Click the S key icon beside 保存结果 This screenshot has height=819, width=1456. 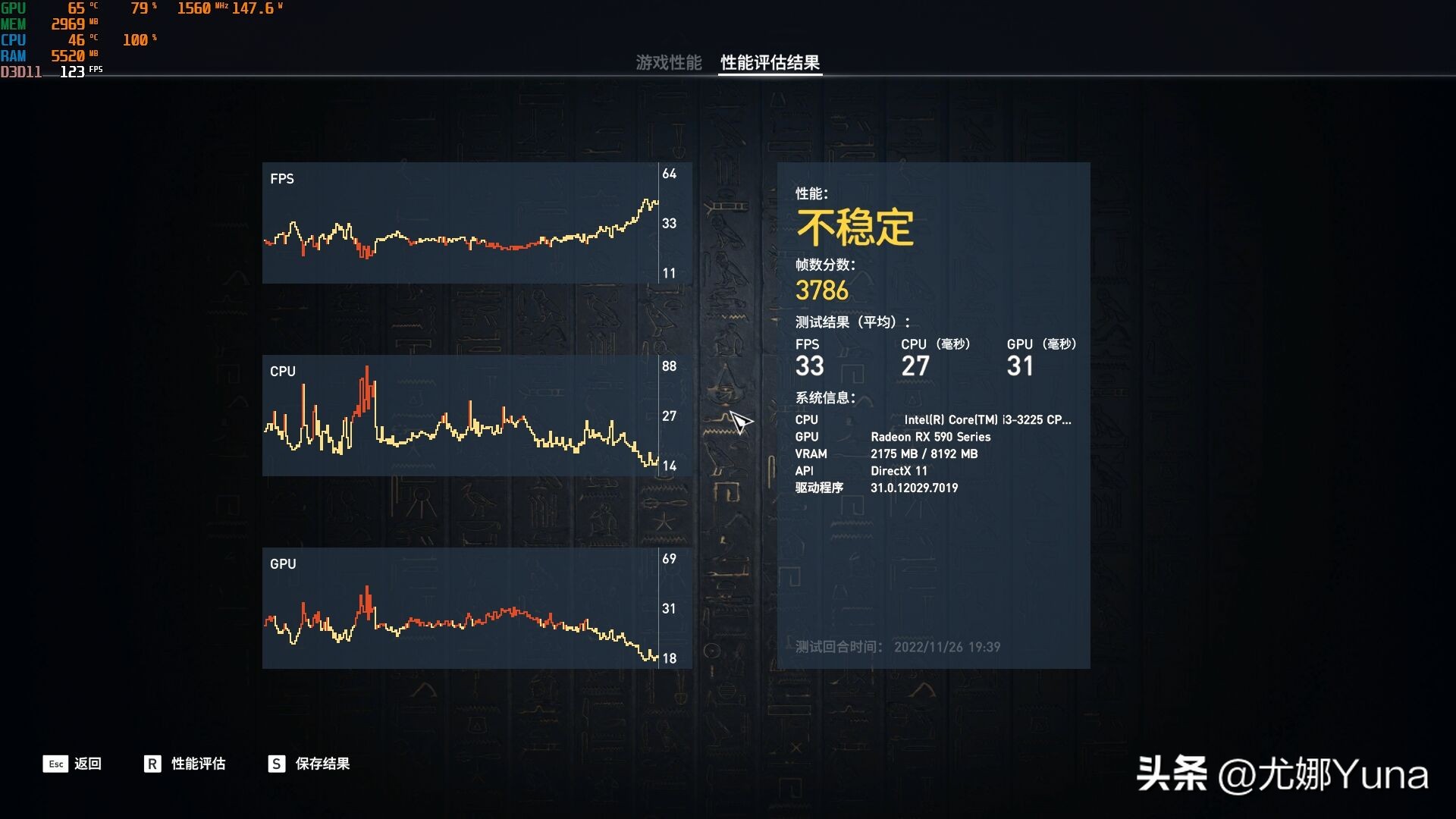point(275,764)
